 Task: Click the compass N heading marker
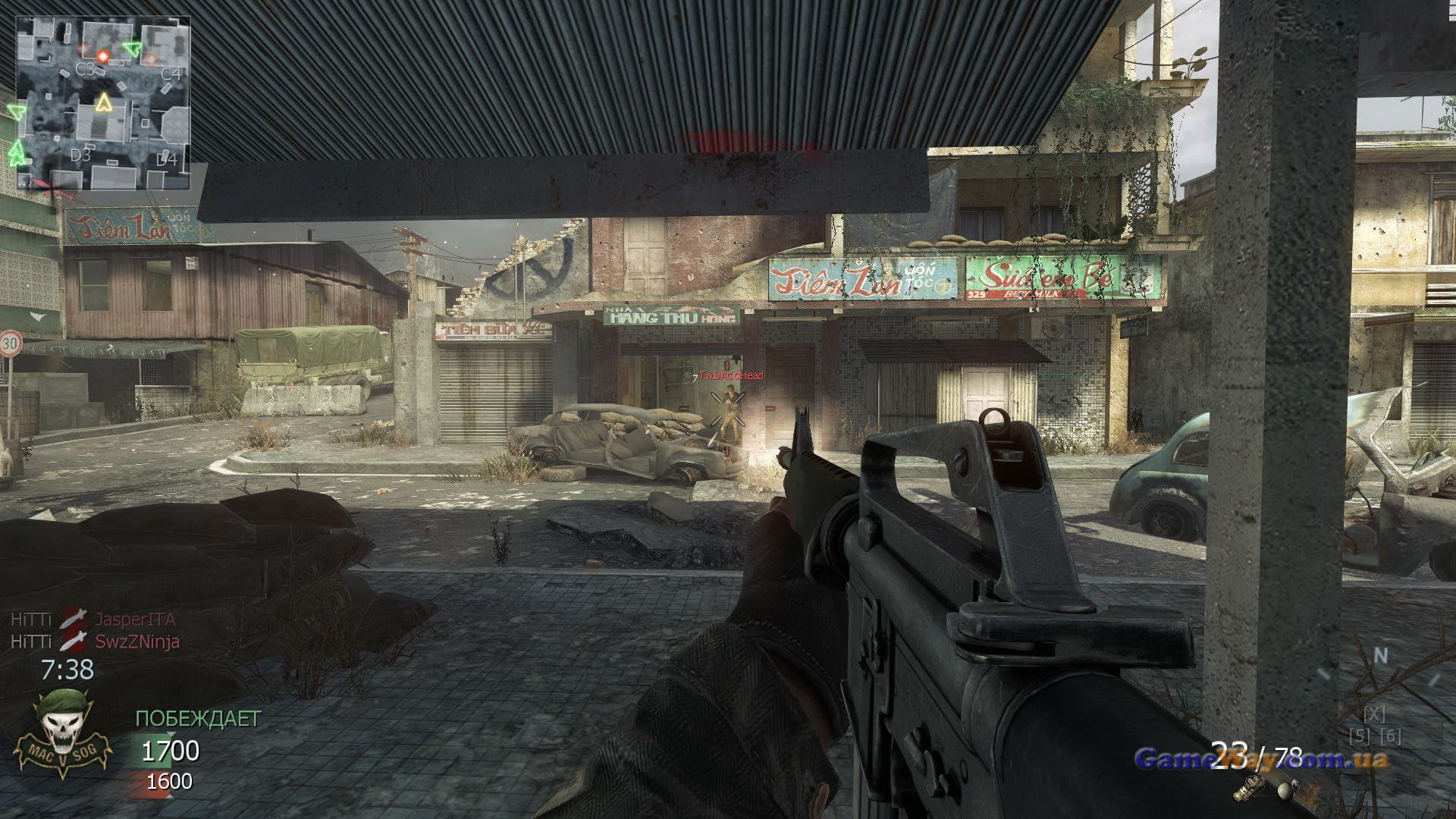coord(1382,655)
